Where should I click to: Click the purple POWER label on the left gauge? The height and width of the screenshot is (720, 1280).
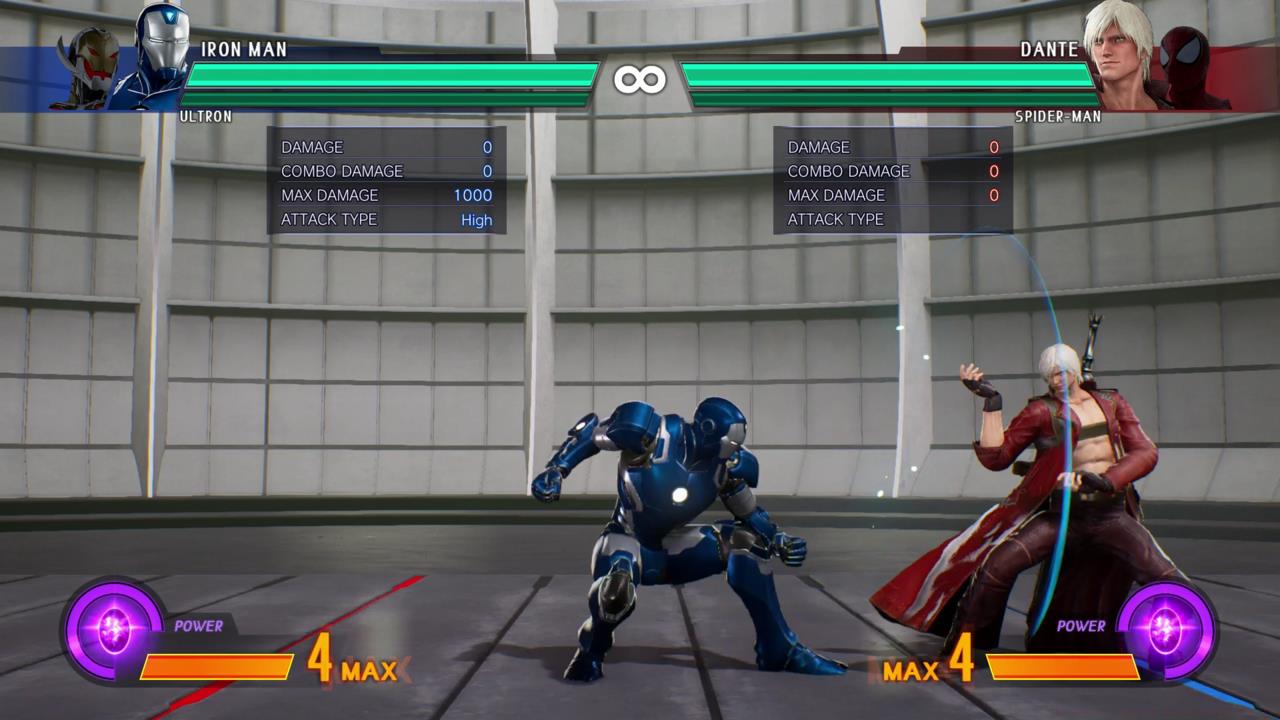[198, 628]
